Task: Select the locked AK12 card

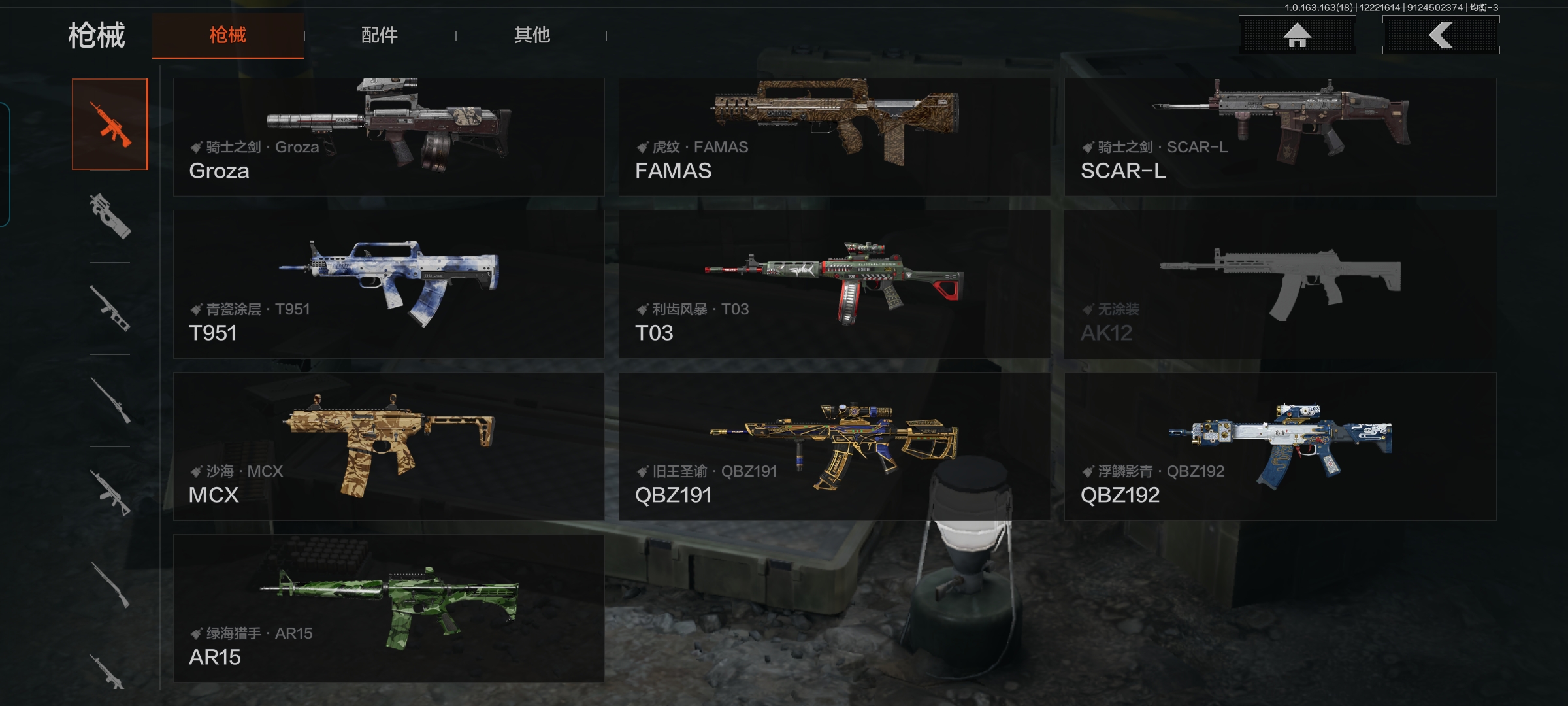Action: (1280, 284)
